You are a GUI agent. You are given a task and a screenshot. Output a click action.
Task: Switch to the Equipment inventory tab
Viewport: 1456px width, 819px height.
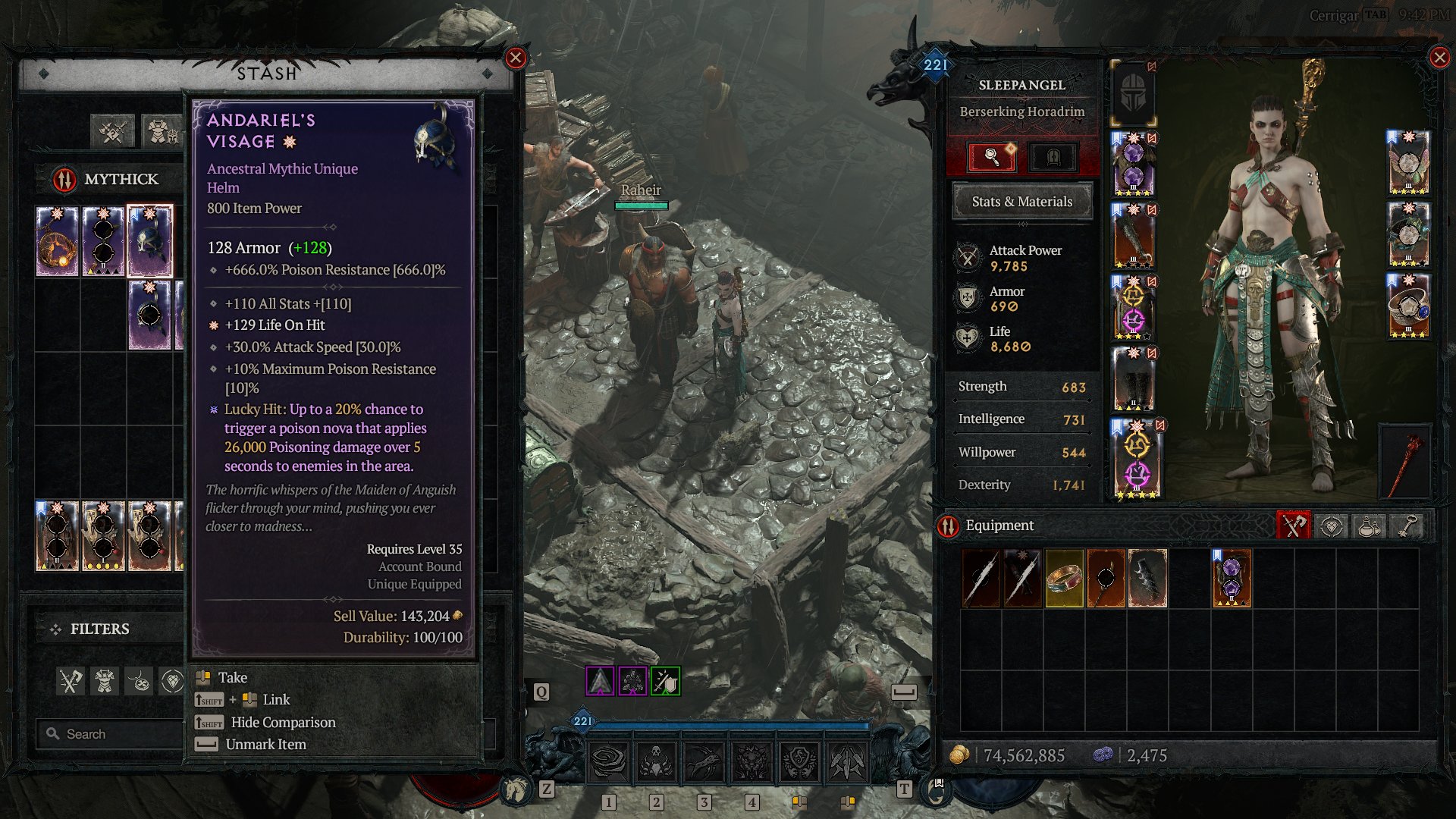(1294, 526)
